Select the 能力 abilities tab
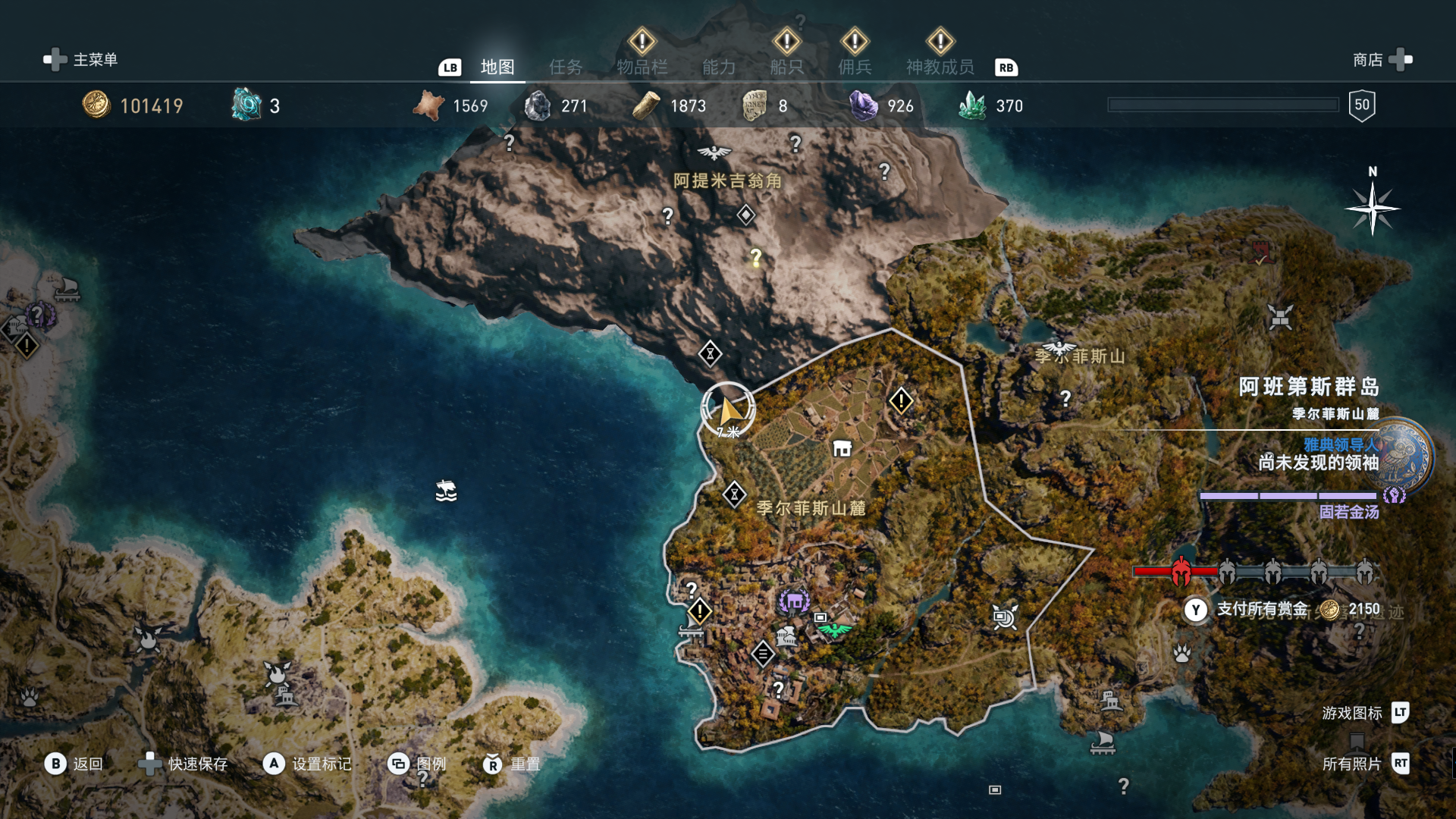The height and width of the screenshot is (819, 1456). pos(718,67)
